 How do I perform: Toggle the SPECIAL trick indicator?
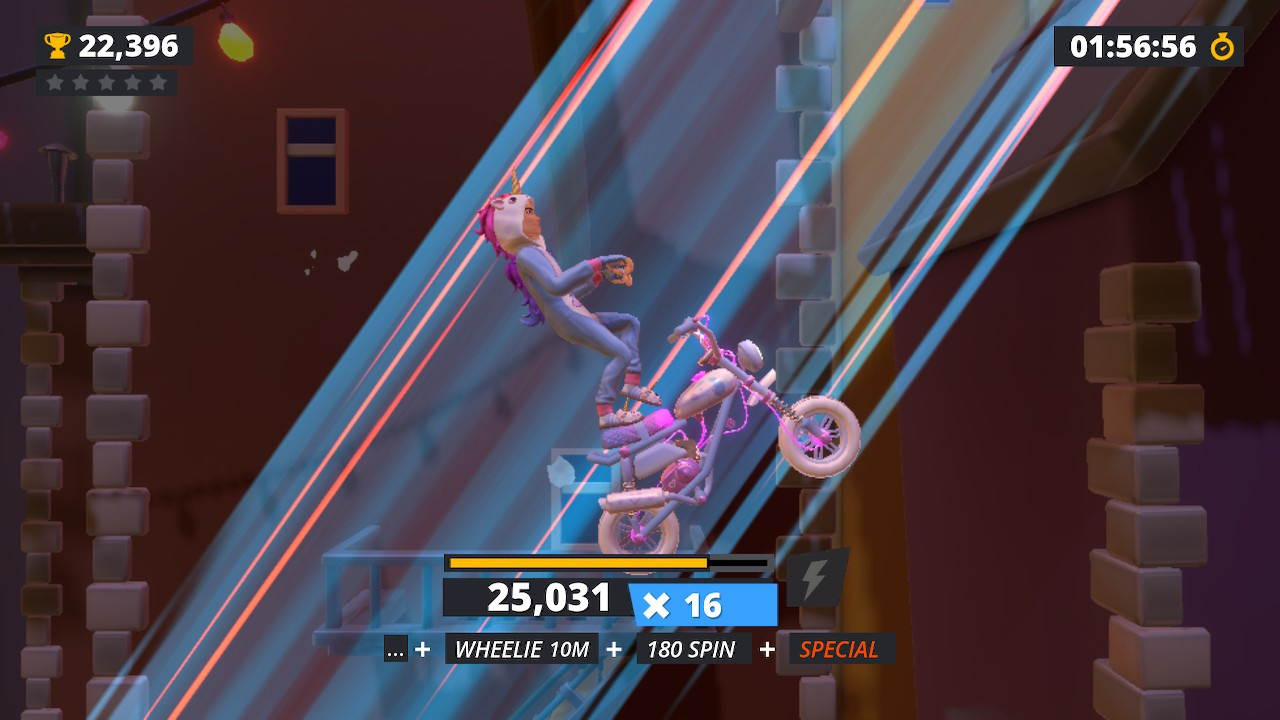click(x=838, y=649)
